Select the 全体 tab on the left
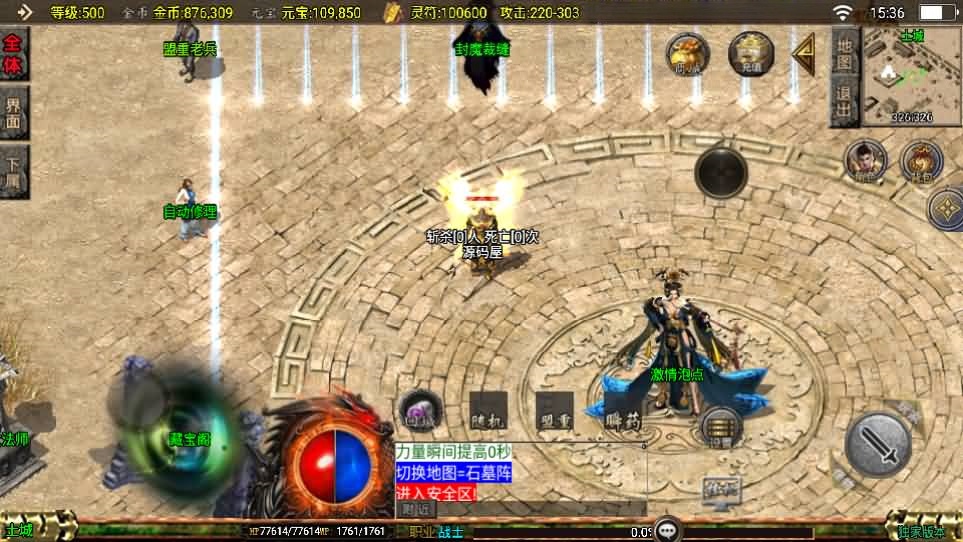 click(13, 54)
